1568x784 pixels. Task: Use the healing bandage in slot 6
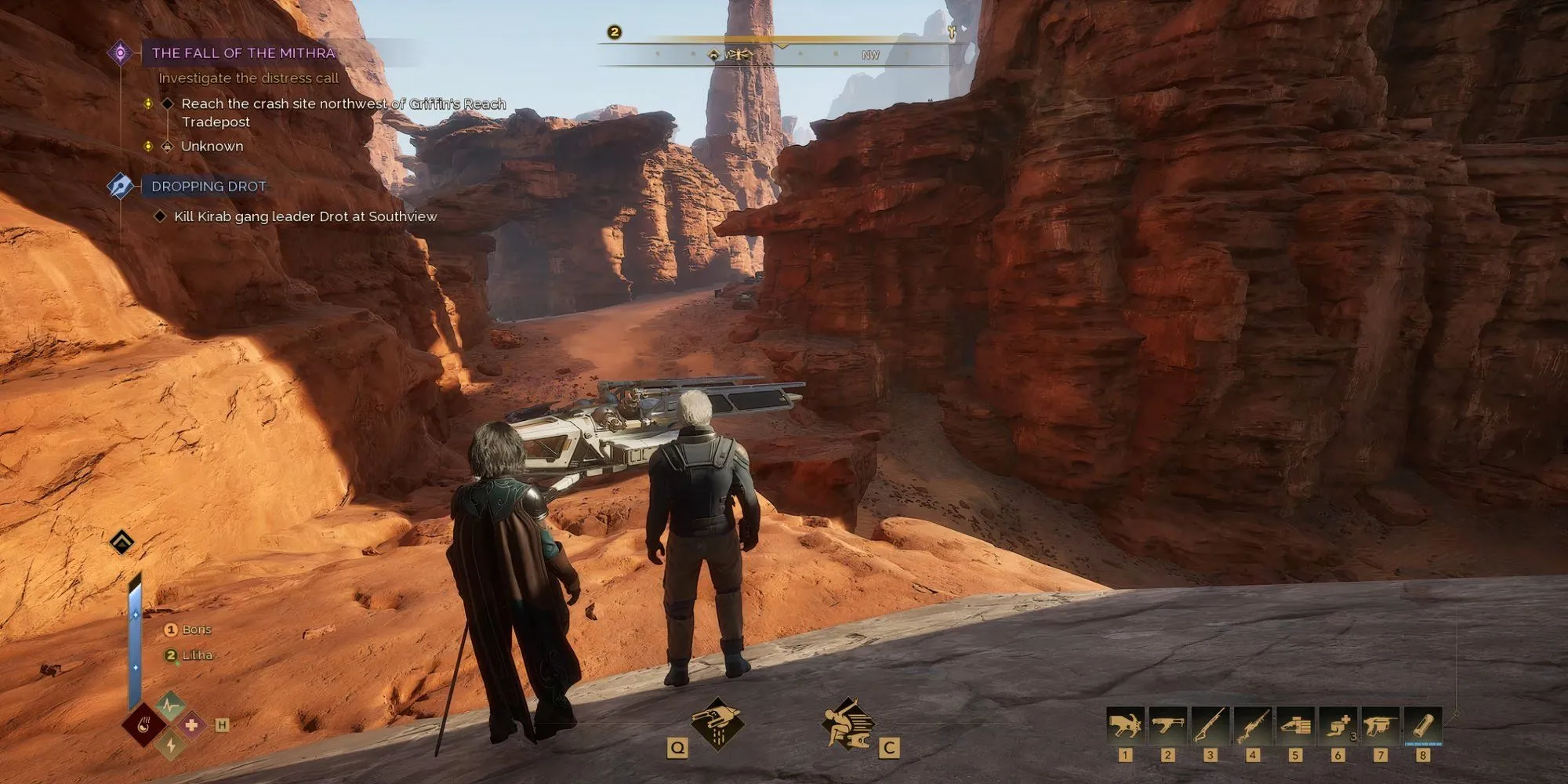[1338, 727]
